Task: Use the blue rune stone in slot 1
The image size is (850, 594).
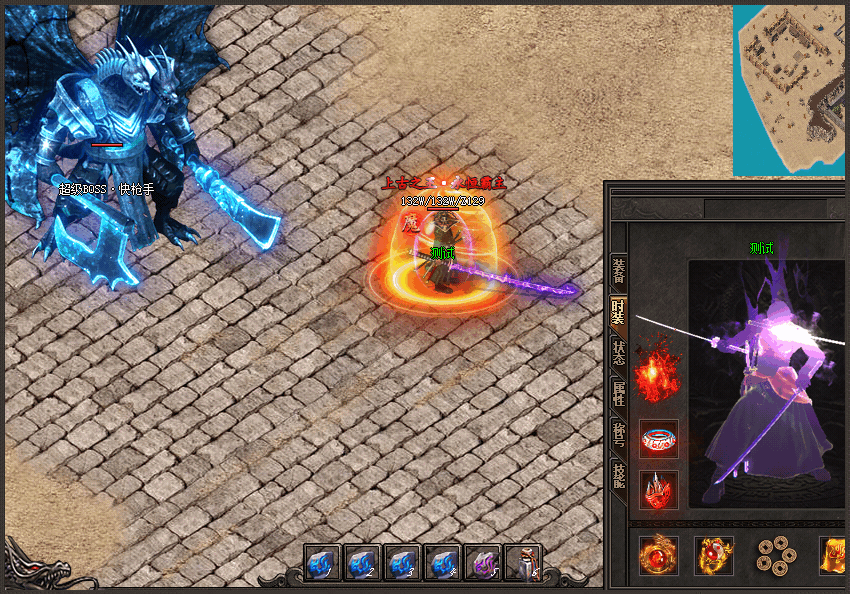Action: (322, 563)
